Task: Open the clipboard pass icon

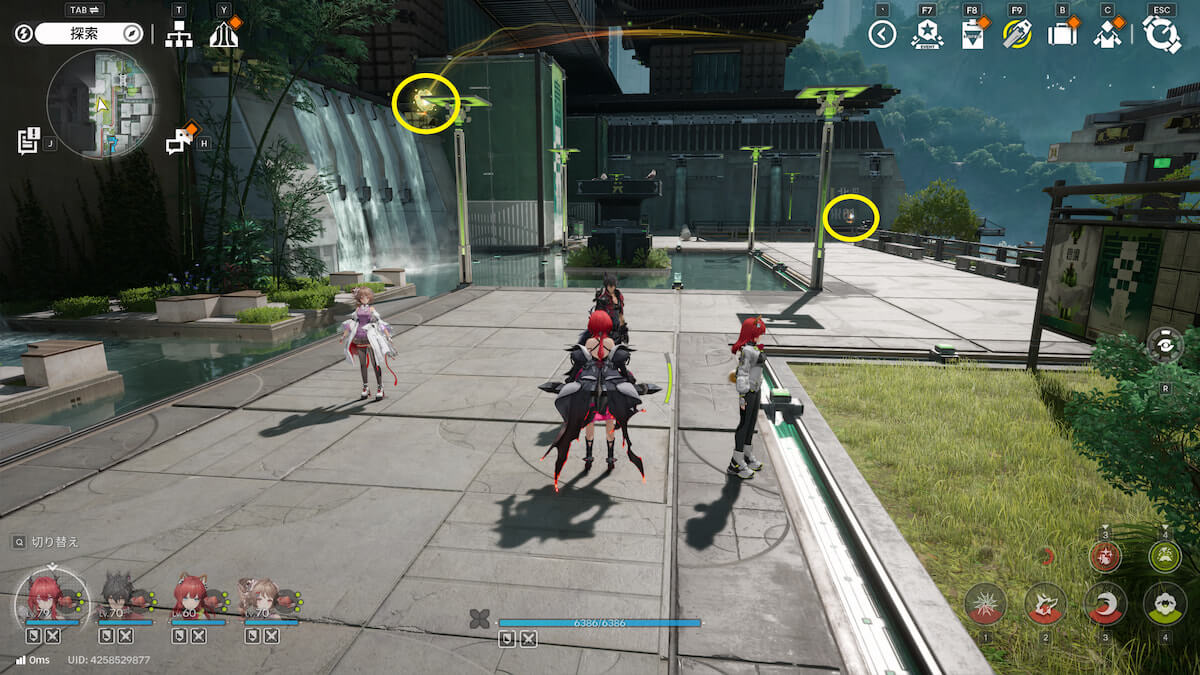Action: click(x=971, y=35)
